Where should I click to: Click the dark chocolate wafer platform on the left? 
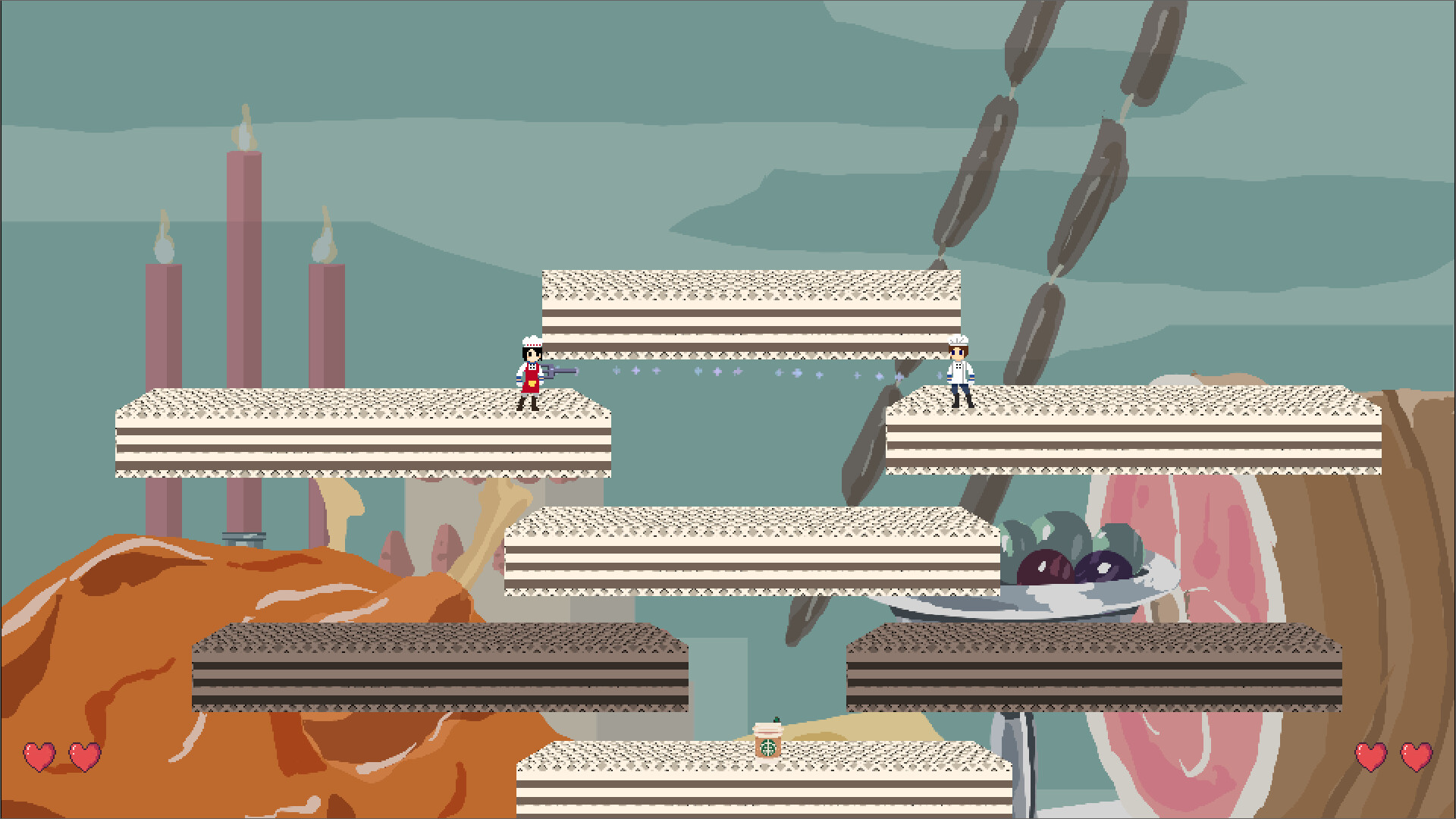440,667
